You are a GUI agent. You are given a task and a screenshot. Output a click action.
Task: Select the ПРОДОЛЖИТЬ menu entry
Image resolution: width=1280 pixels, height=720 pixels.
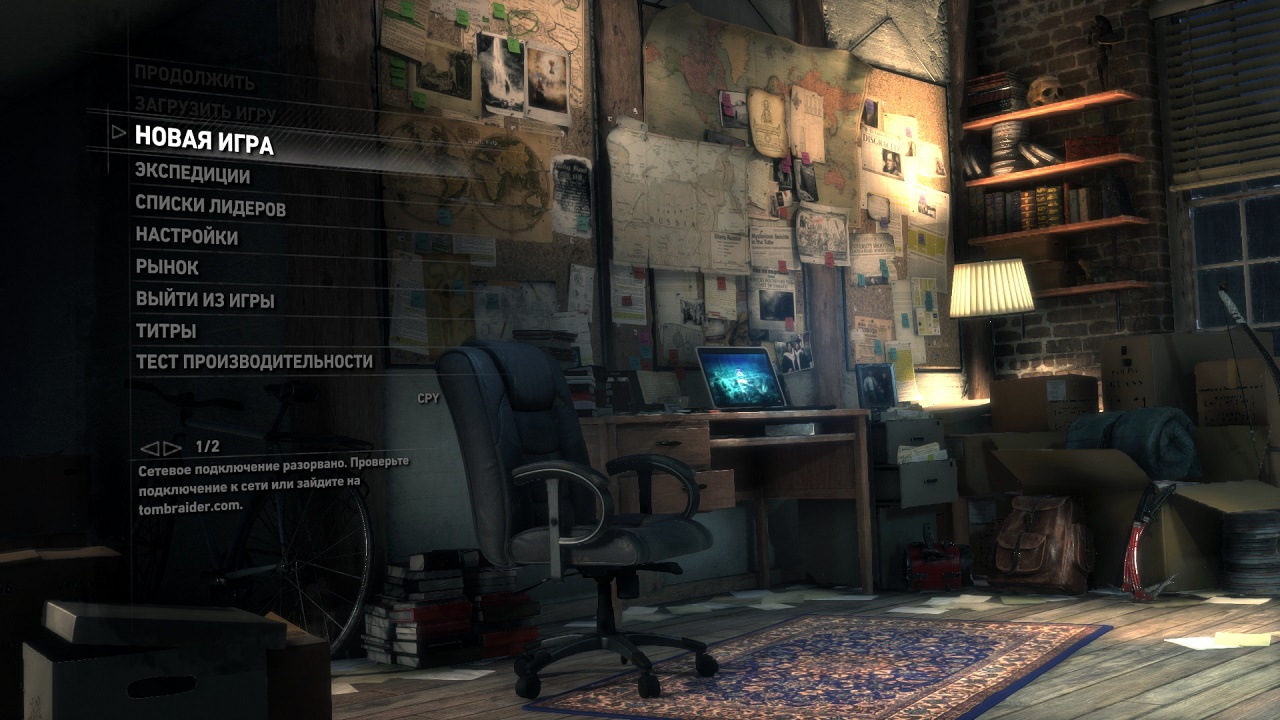[x=194, y=80]
